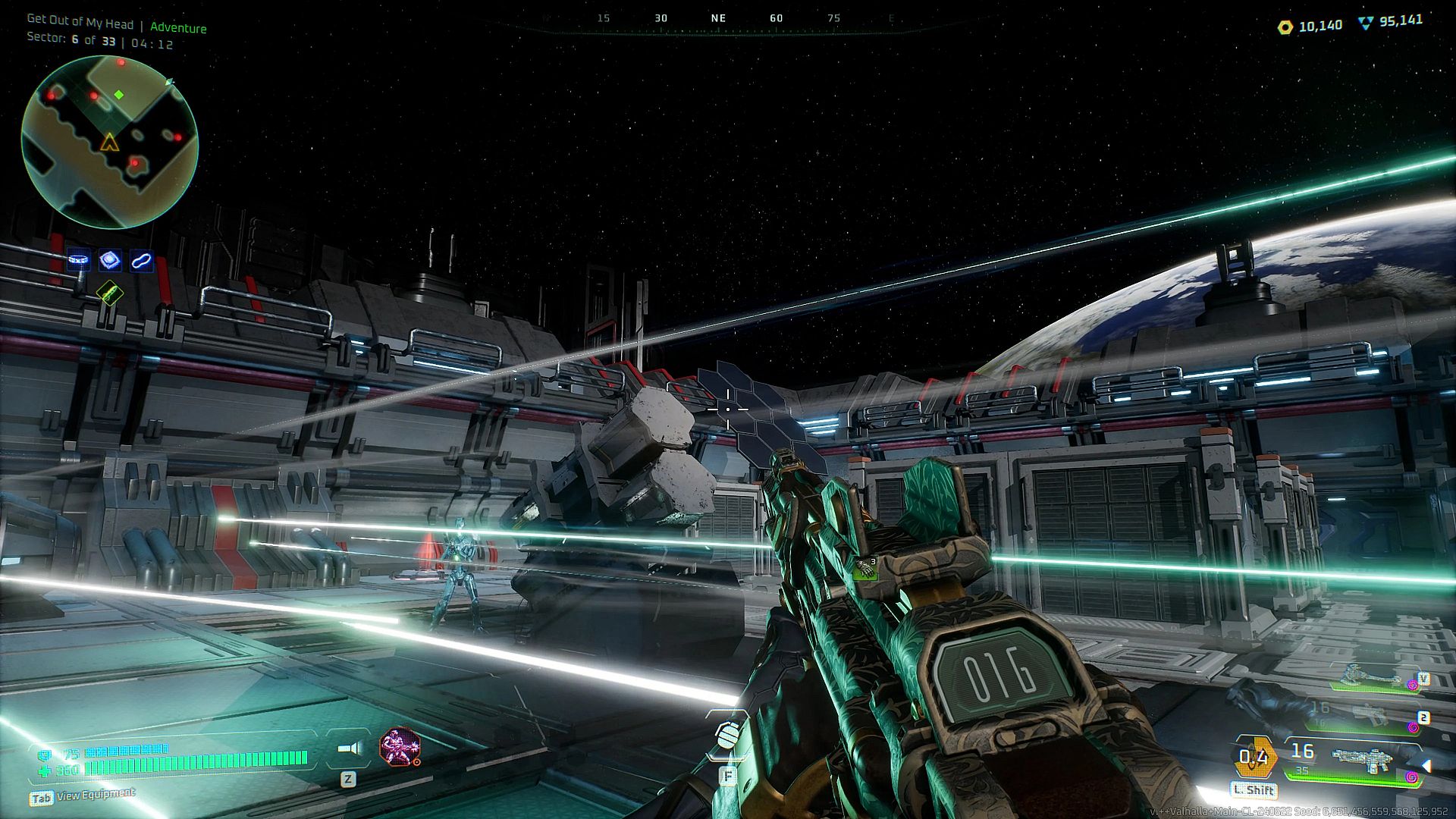This screenshot has height=819, width=1456.
Task: Select the glowing ring perk icon
Action: click(79, 260)
